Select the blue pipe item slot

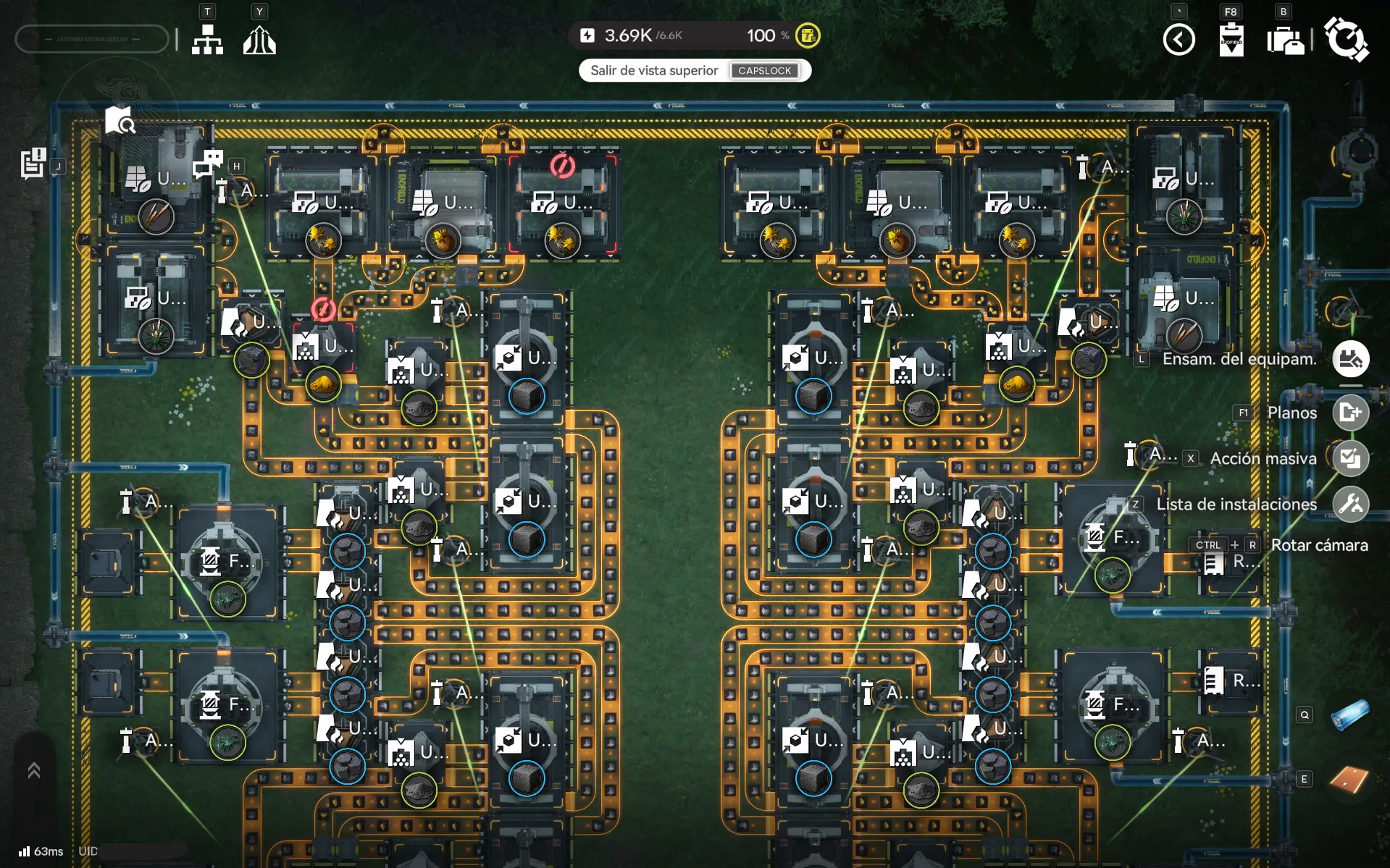(1349, 715)
